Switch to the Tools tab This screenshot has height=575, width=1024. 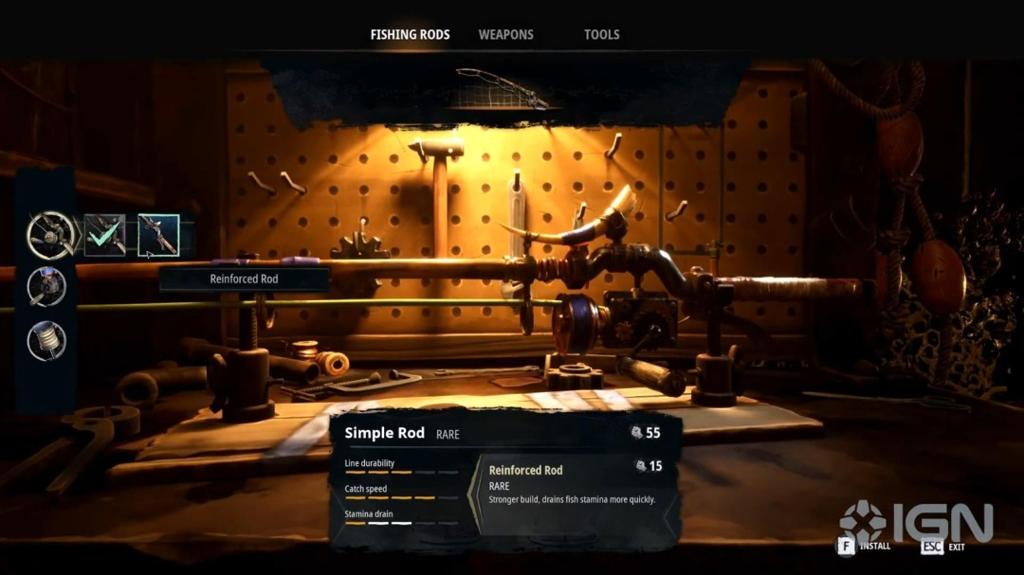point(602,34)
